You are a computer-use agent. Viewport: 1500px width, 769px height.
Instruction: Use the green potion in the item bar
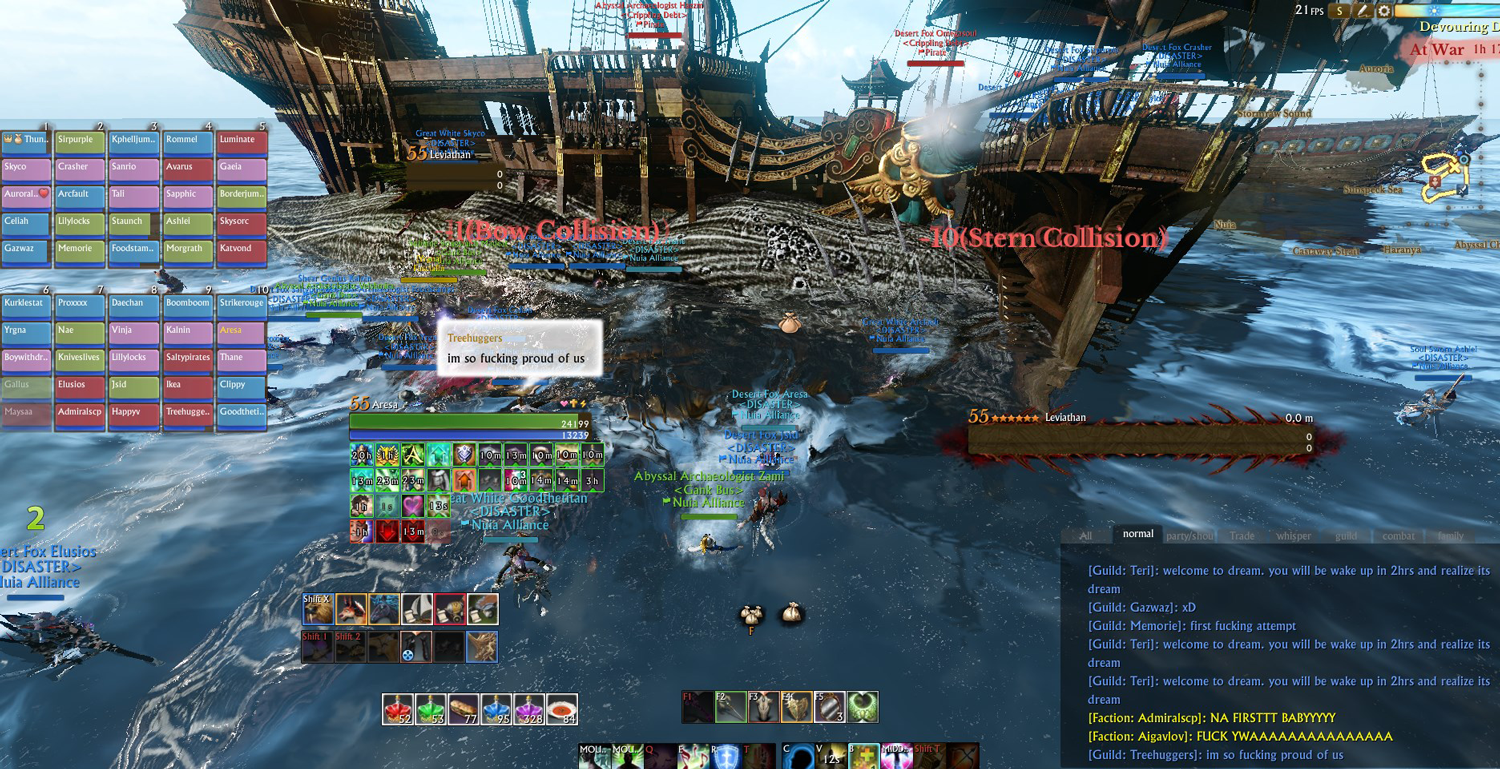pos(431,708)
